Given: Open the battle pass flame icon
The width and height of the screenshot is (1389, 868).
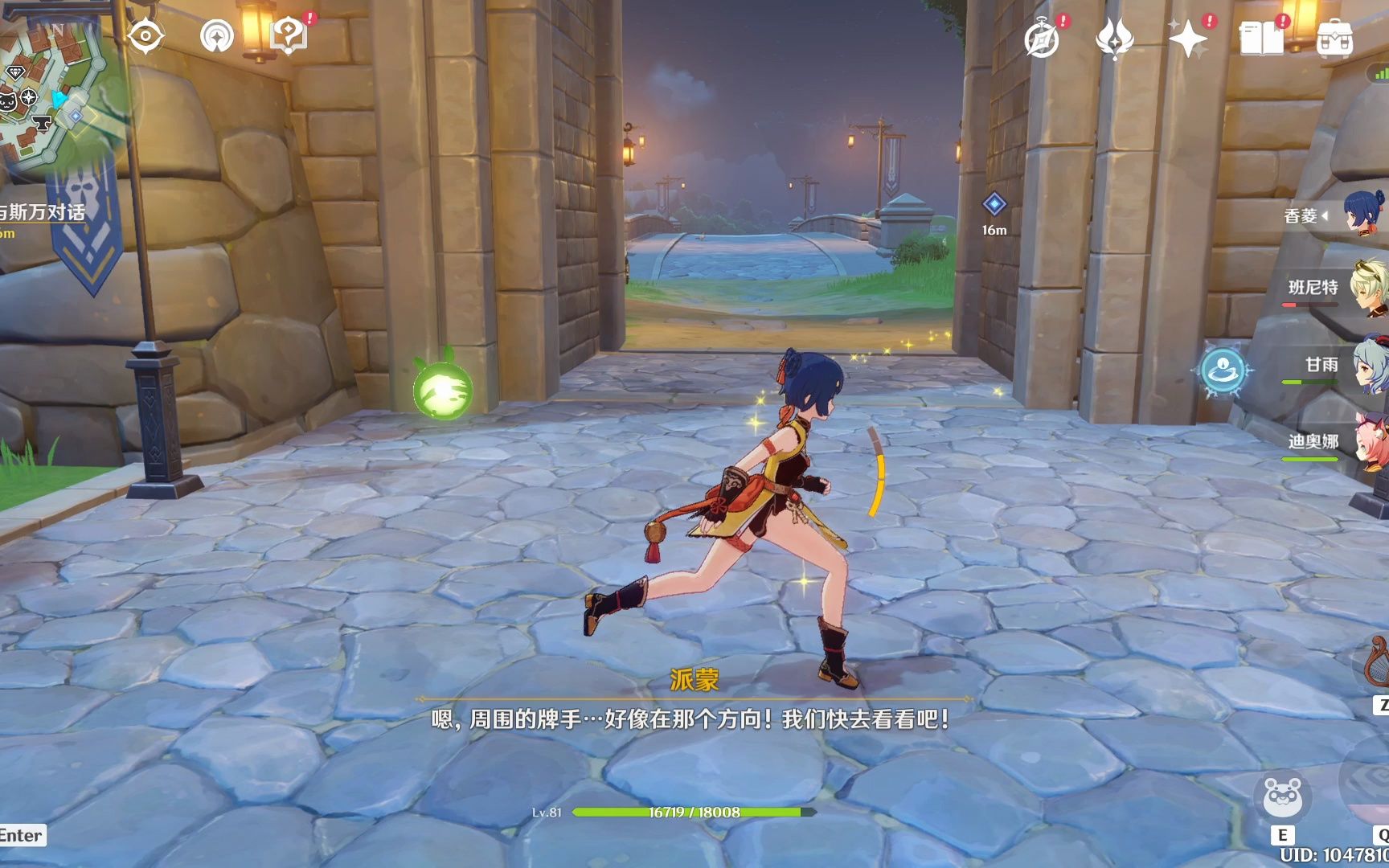Looking at the screenshot, I should click(1115, 39).
